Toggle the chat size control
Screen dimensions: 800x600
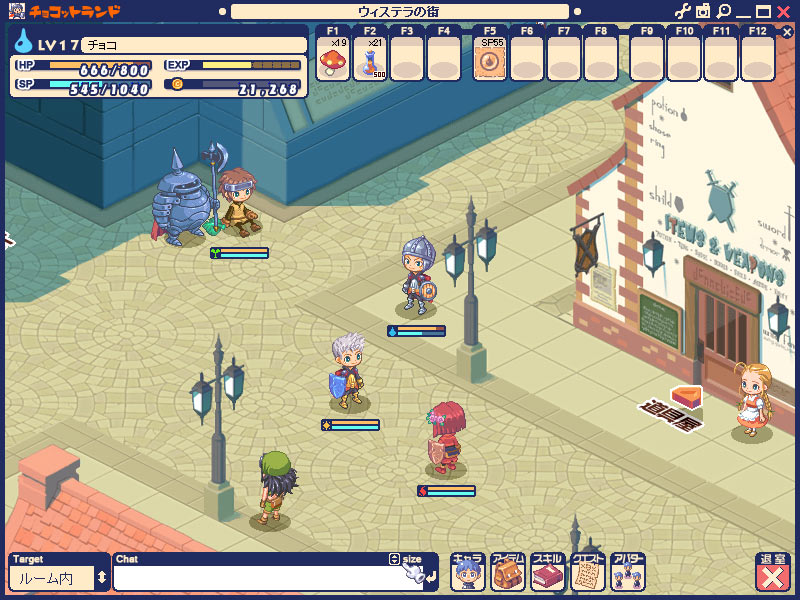pos(394,559)
